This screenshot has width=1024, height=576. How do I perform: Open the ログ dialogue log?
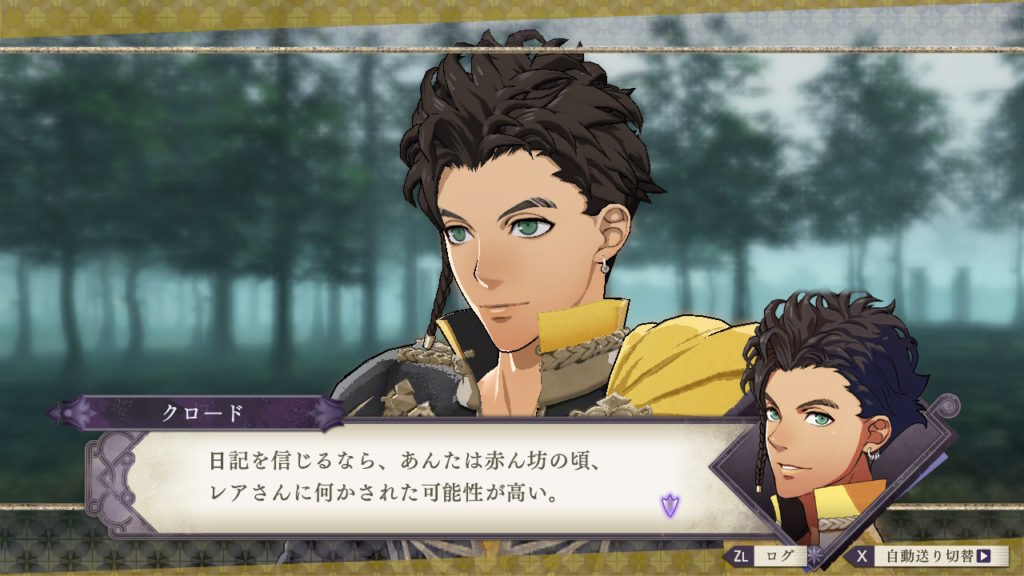[767, 556]
